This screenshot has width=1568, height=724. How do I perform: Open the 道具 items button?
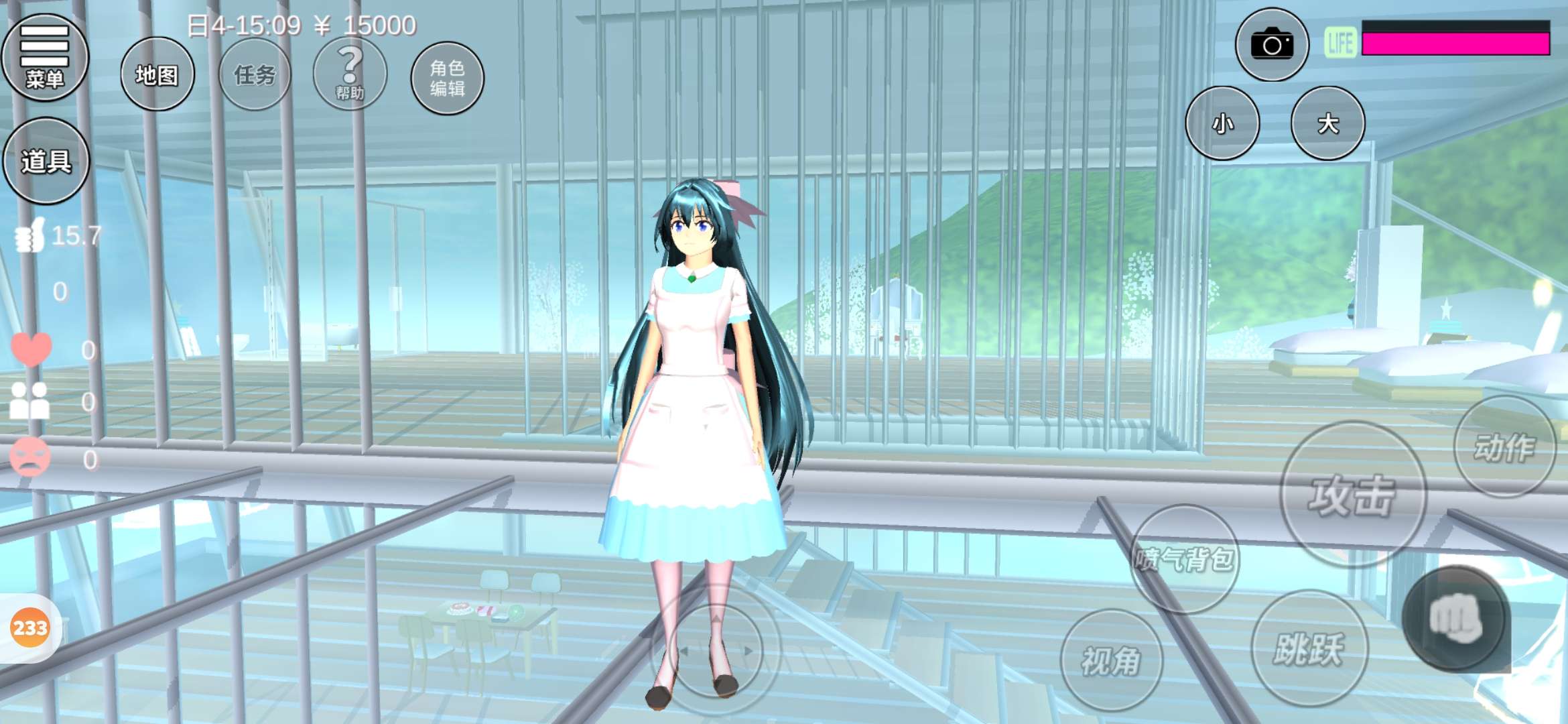46,161
